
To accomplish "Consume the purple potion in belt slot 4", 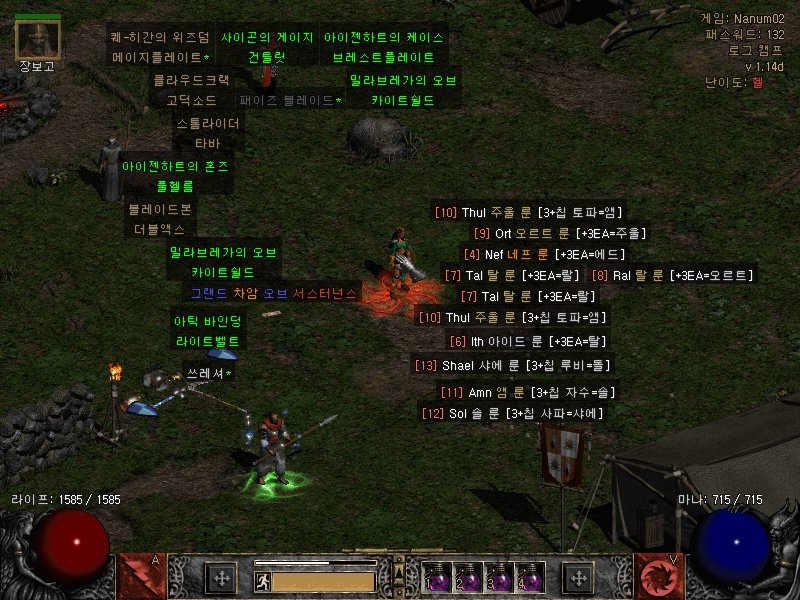I will pos(529,577).
